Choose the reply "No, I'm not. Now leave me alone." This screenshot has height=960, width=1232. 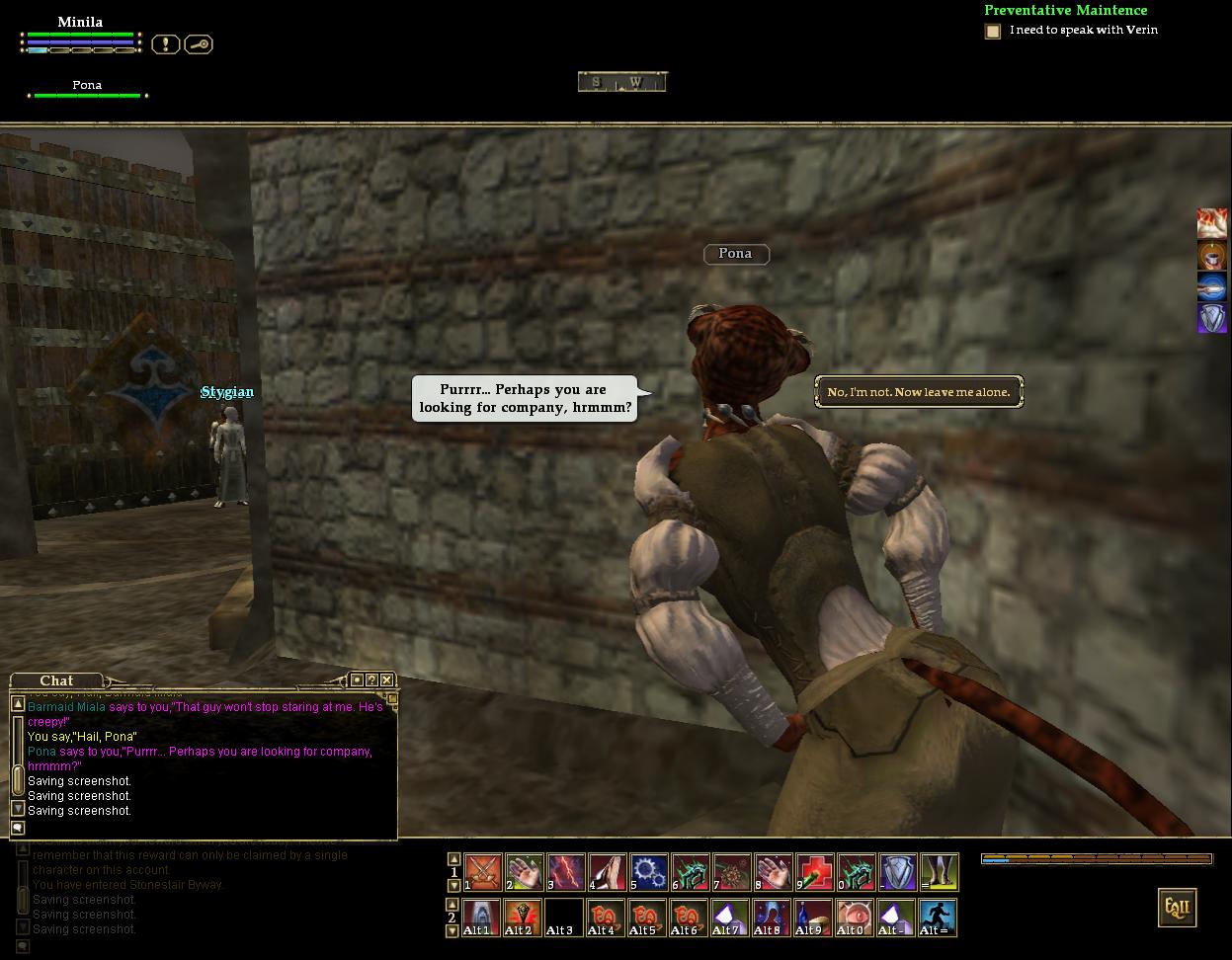tap(919, 392)
